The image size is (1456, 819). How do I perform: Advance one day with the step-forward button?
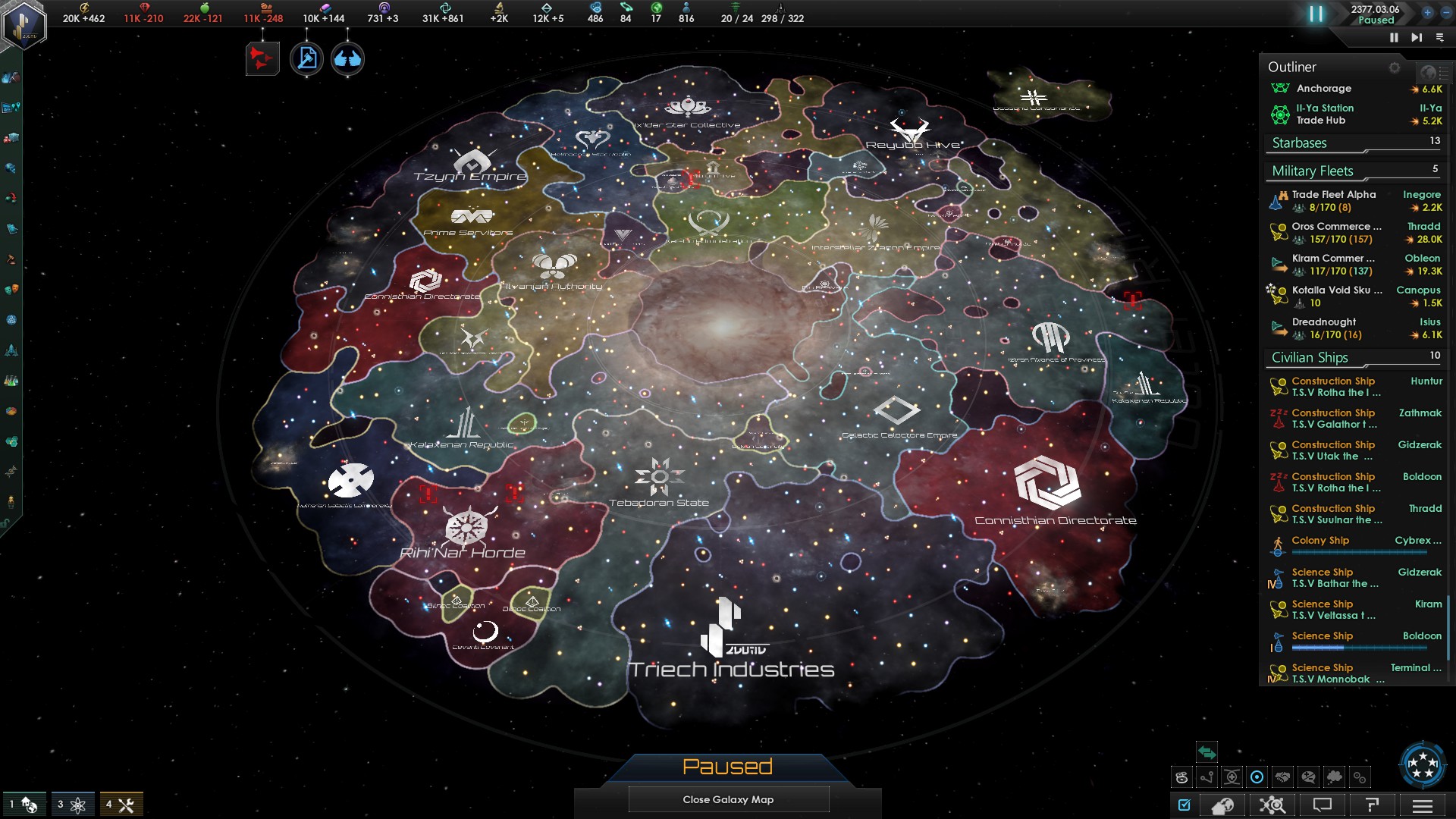(x=1416, y=37)
